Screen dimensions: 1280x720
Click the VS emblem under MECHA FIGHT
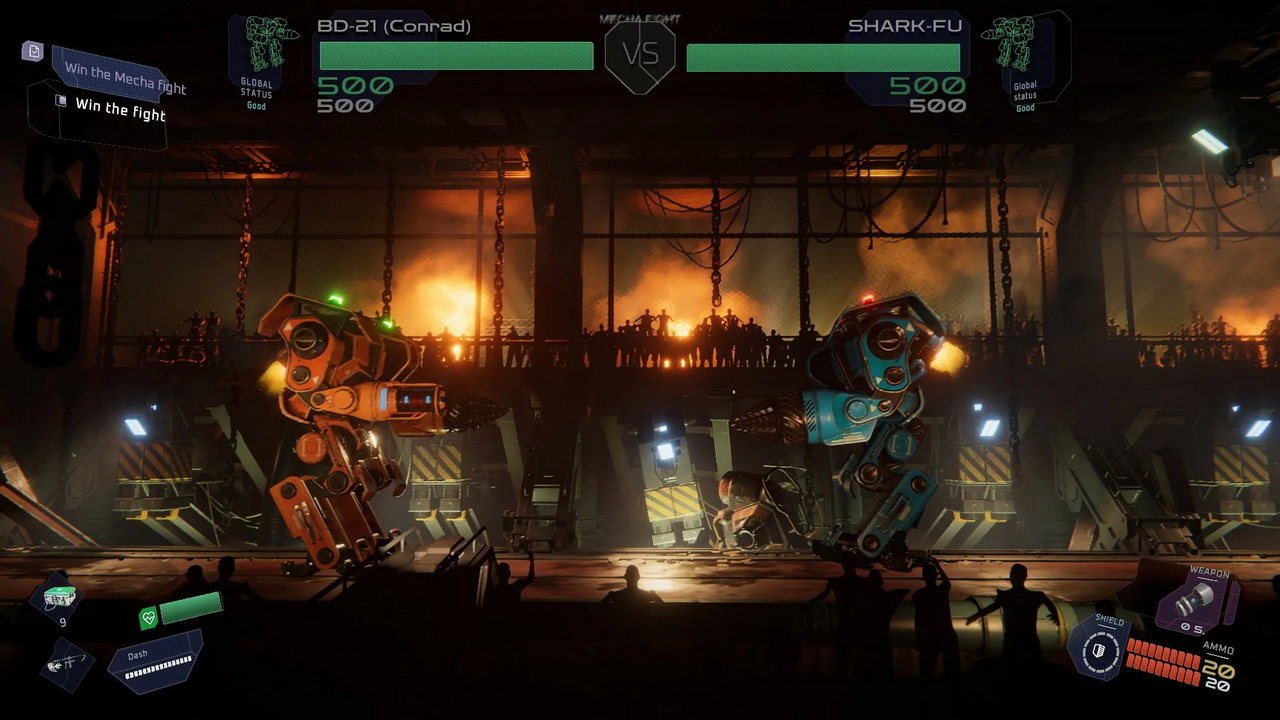pos(640,55)
